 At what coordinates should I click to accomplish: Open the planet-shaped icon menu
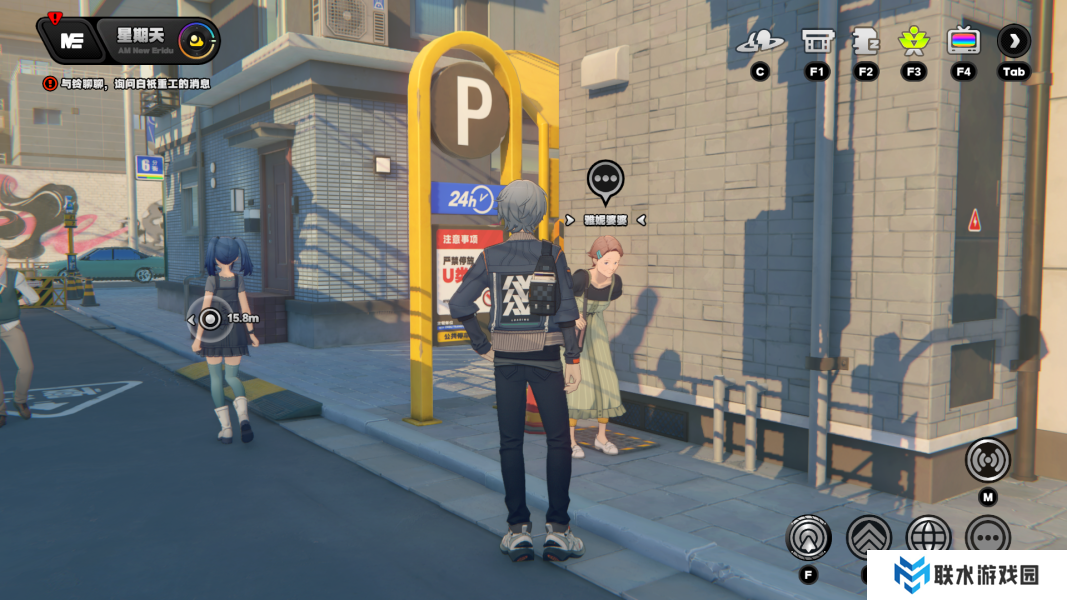pyautogui.click(x=760, y=42)
